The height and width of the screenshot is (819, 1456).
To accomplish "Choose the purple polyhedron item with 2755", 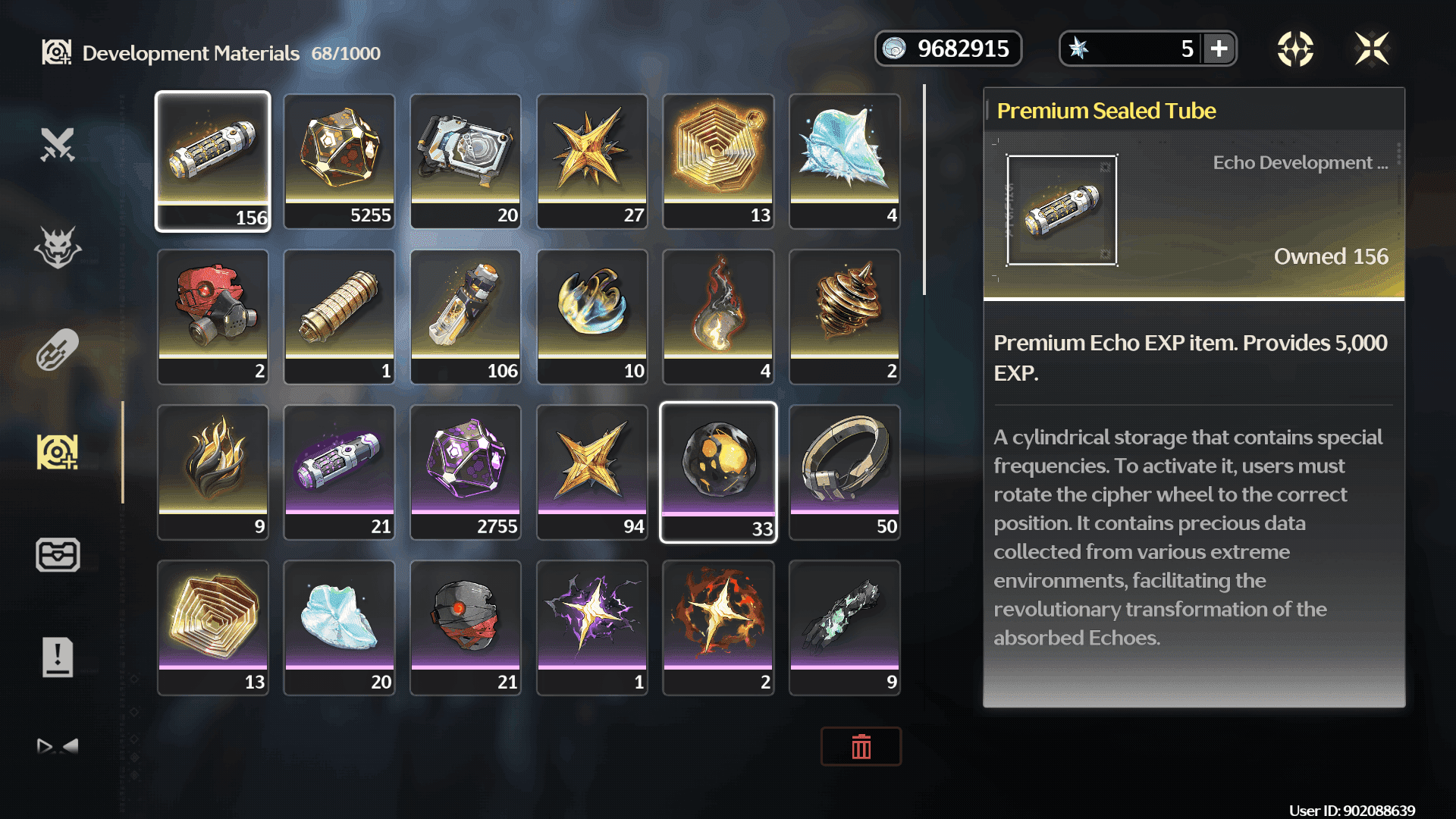I will (466, 472).
